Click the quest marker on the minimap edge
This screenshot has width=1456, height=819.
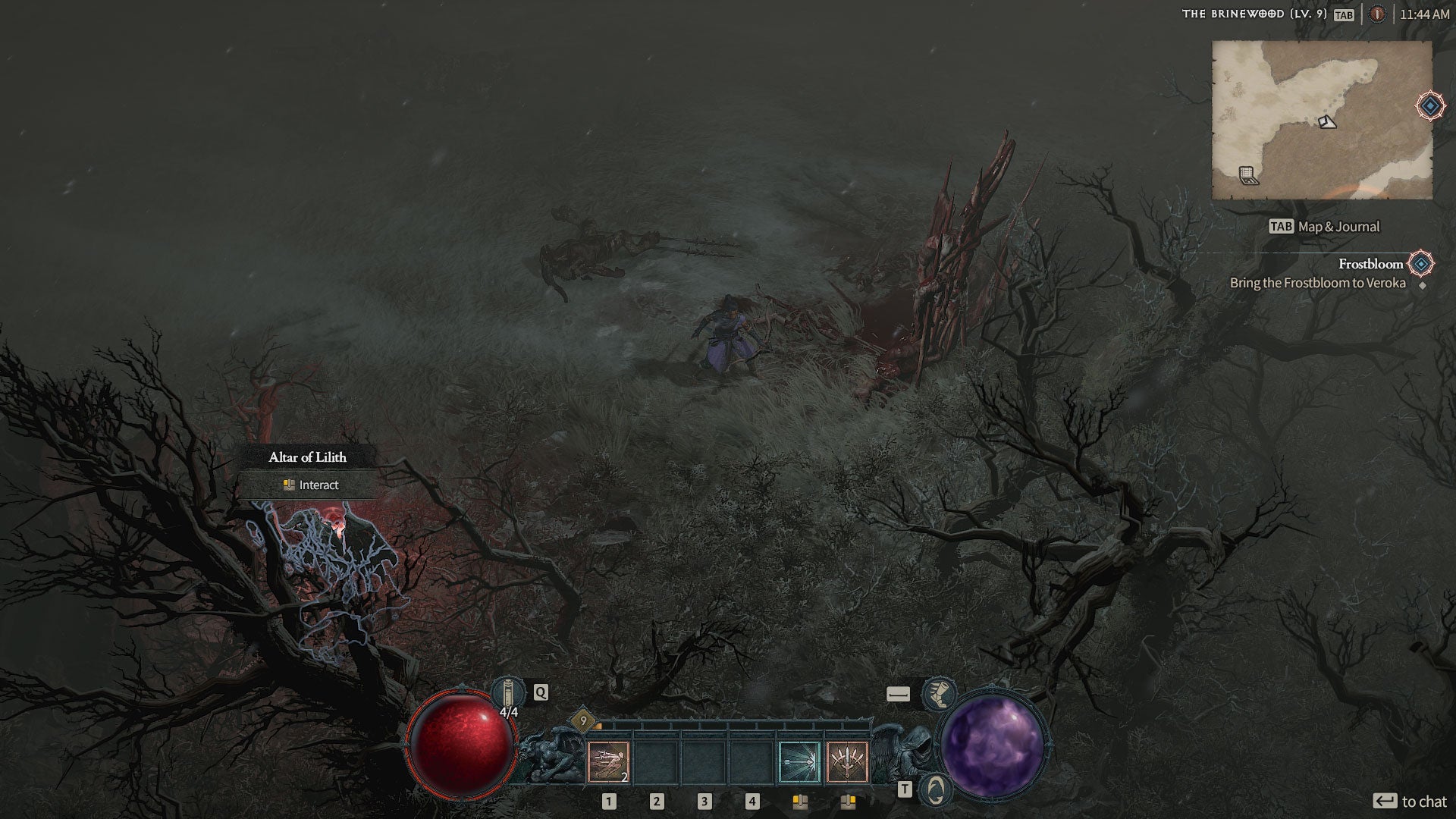tap(1430, 106)
